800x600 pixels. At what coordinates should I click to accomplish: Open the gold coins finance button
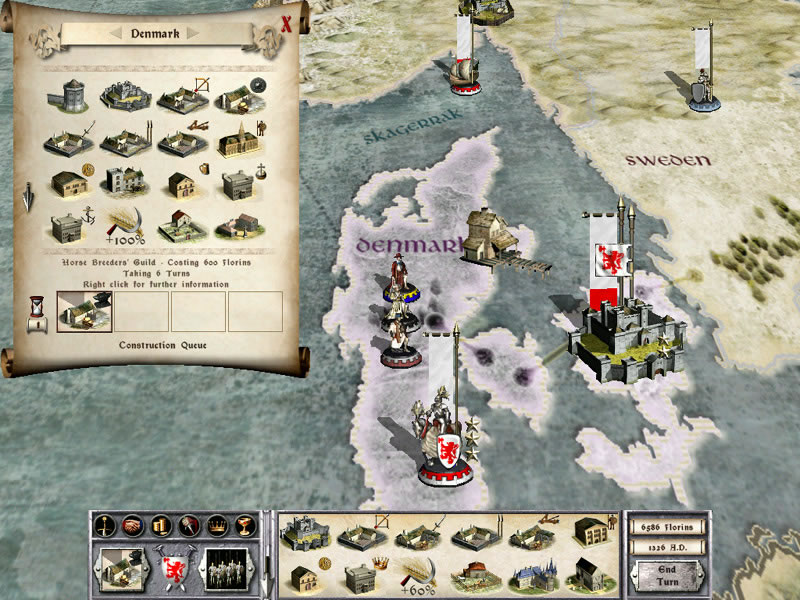(x=159, y=525)
